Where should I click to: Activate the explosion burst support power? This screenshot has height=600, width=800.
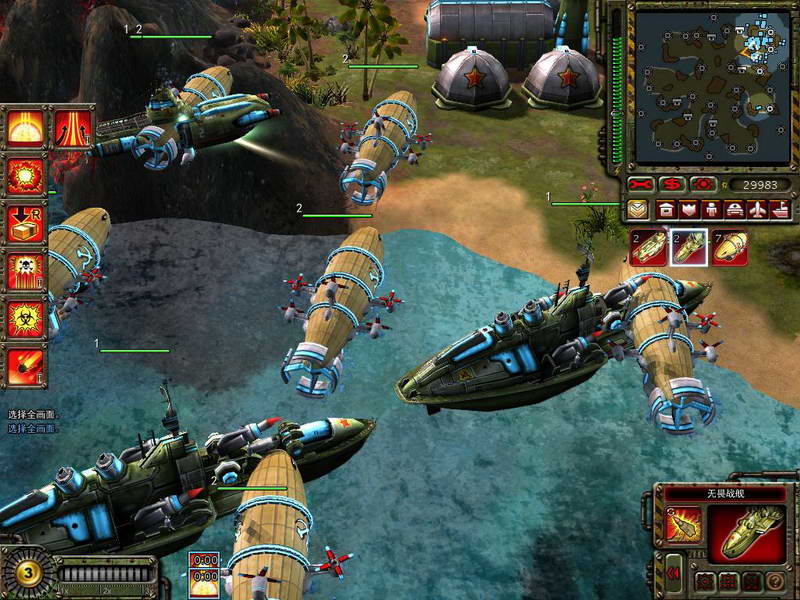coord(25,177)
